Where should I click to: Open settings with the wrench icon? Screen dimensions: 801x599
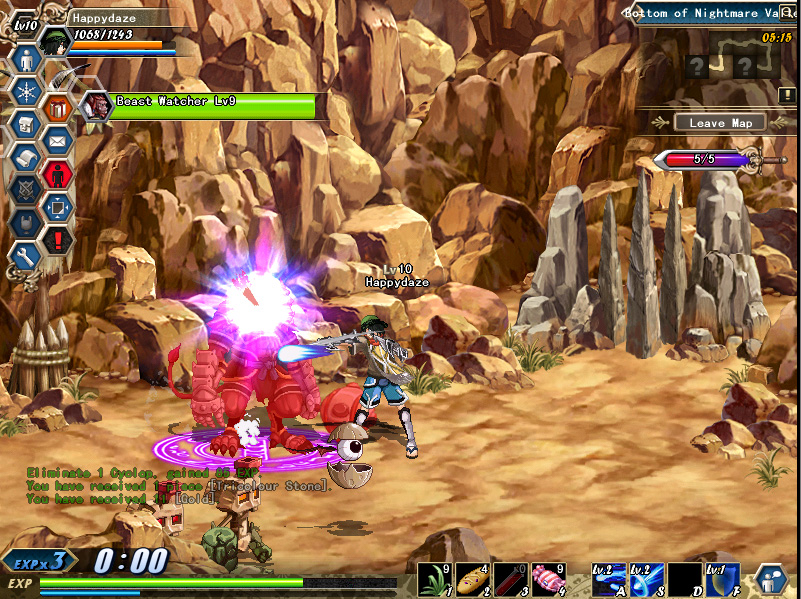26,255
